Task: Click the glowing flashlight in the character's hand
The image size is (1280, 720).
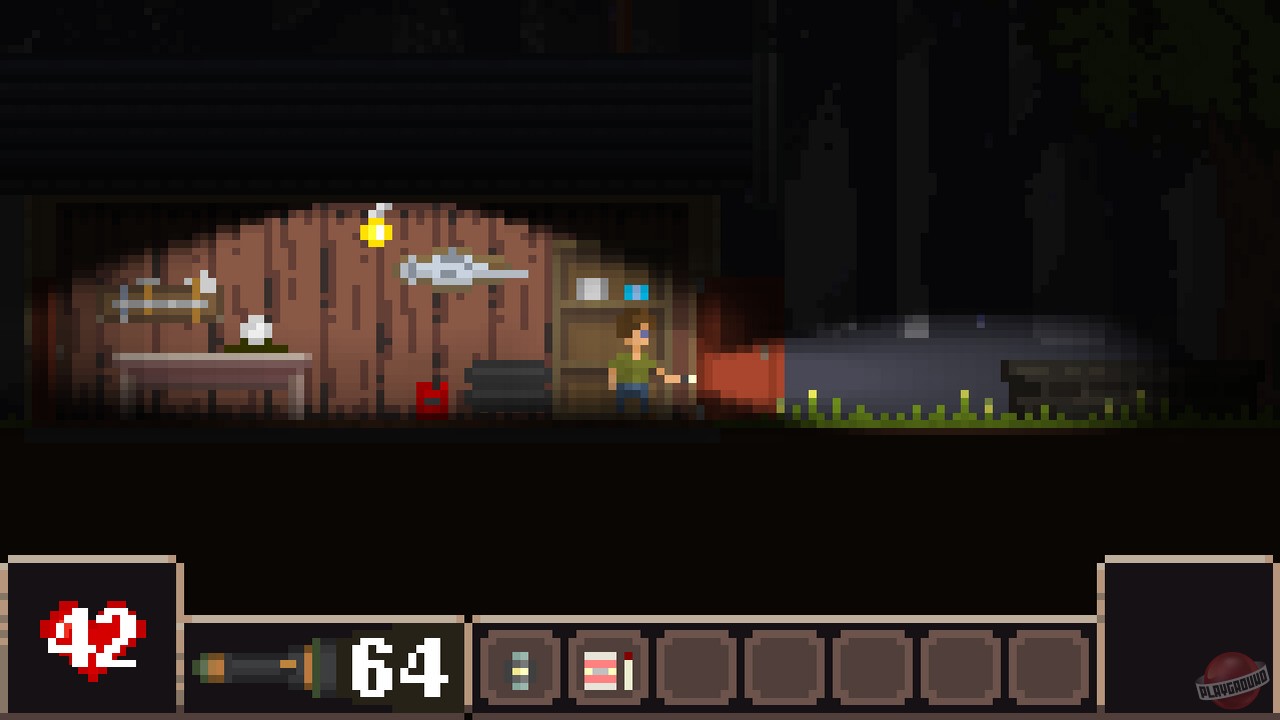Action: pos(688,380)
